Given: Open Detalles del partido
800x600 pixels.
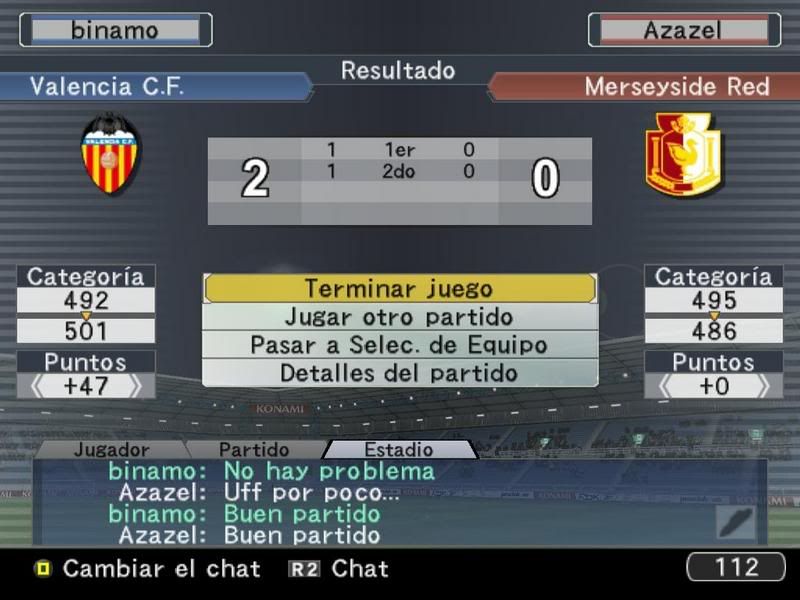Looking at the screenshot, I should [x=399, y=373].
